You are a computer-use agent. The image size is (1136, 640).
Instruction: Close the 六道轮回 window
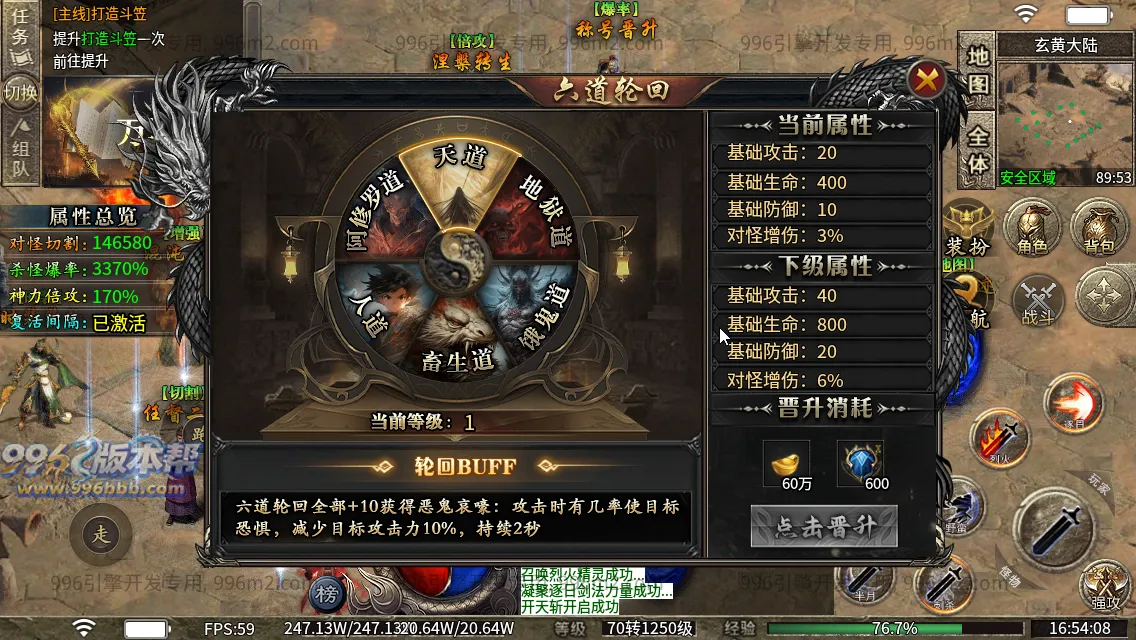click(x=927, y=80)
